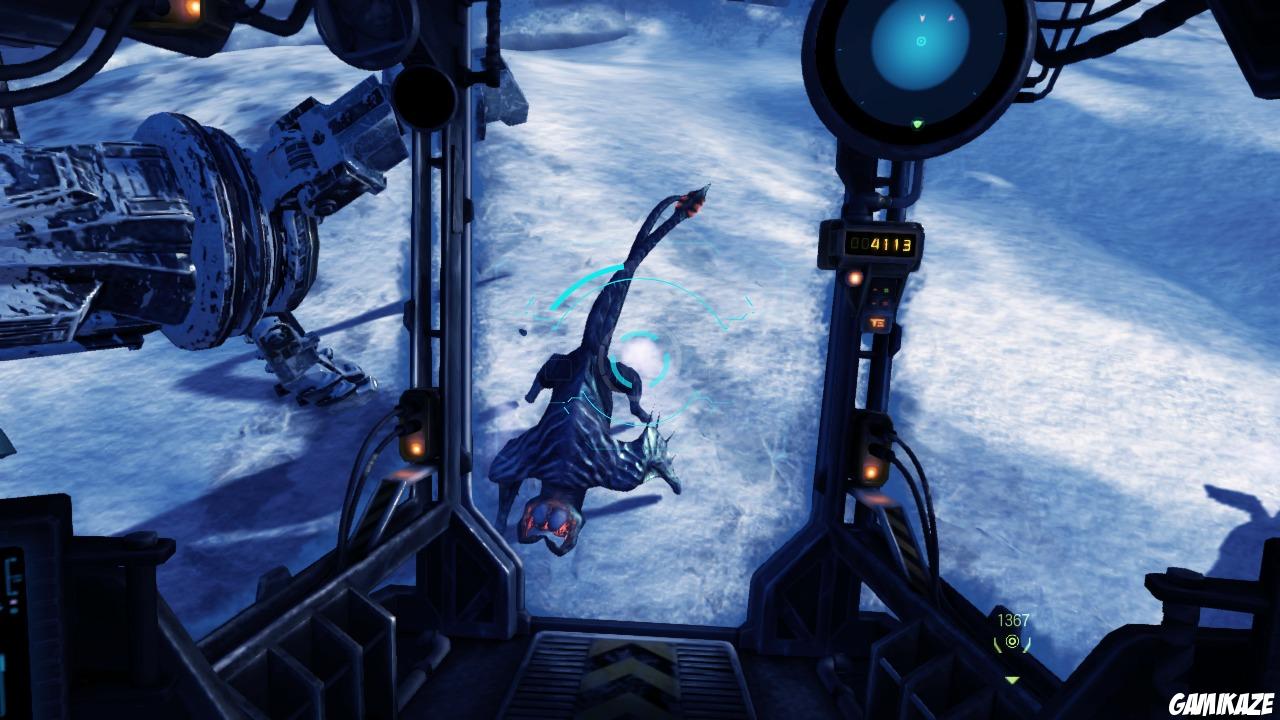This screenshot has height=720, width=1280.
Task: Select the T3 emblem on the right pillar
Action: click(878, 321)
